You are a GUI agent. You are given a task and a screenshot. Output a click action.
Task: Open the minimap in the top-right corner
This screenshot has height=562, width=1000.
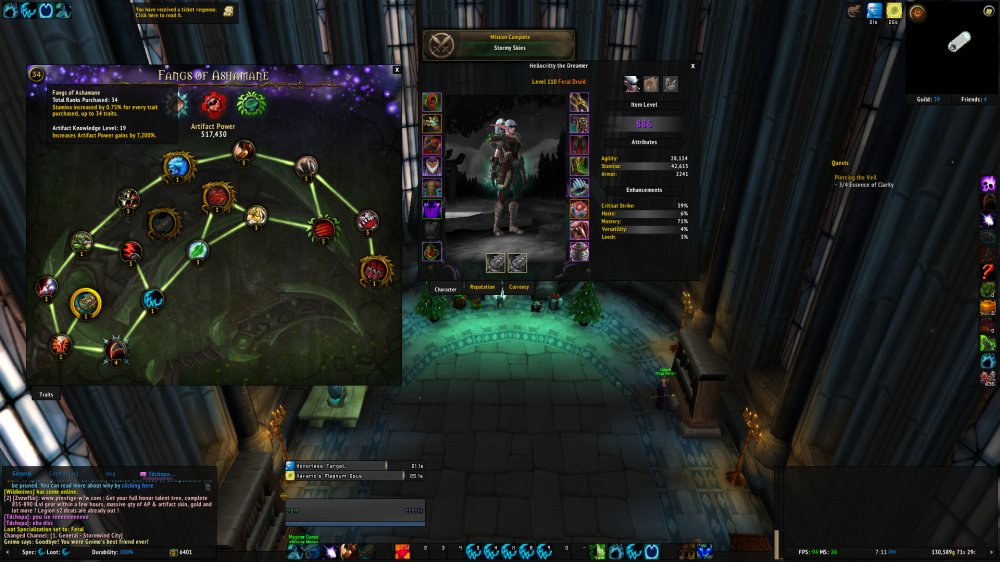[952, 44]
